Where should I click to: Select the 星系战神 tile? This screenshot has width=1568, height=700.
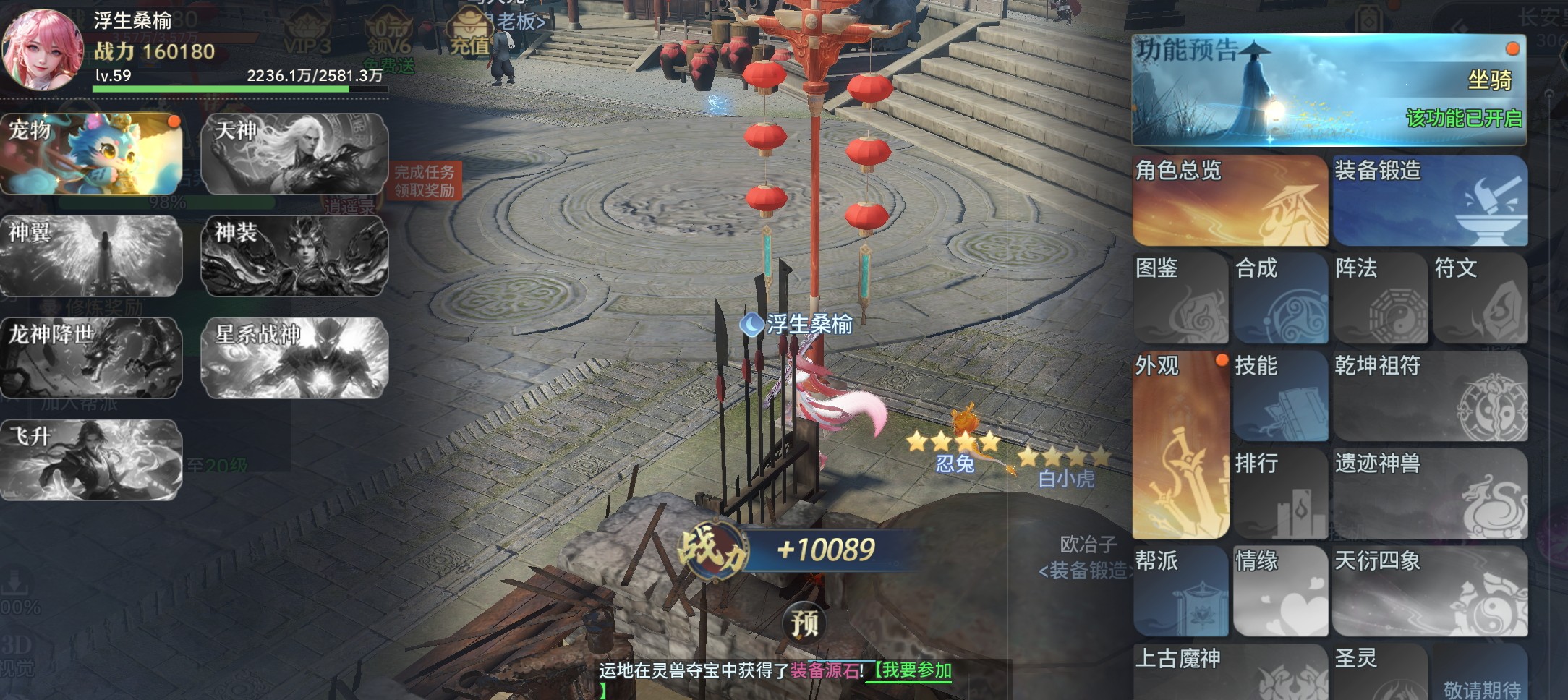pos(294,358)
